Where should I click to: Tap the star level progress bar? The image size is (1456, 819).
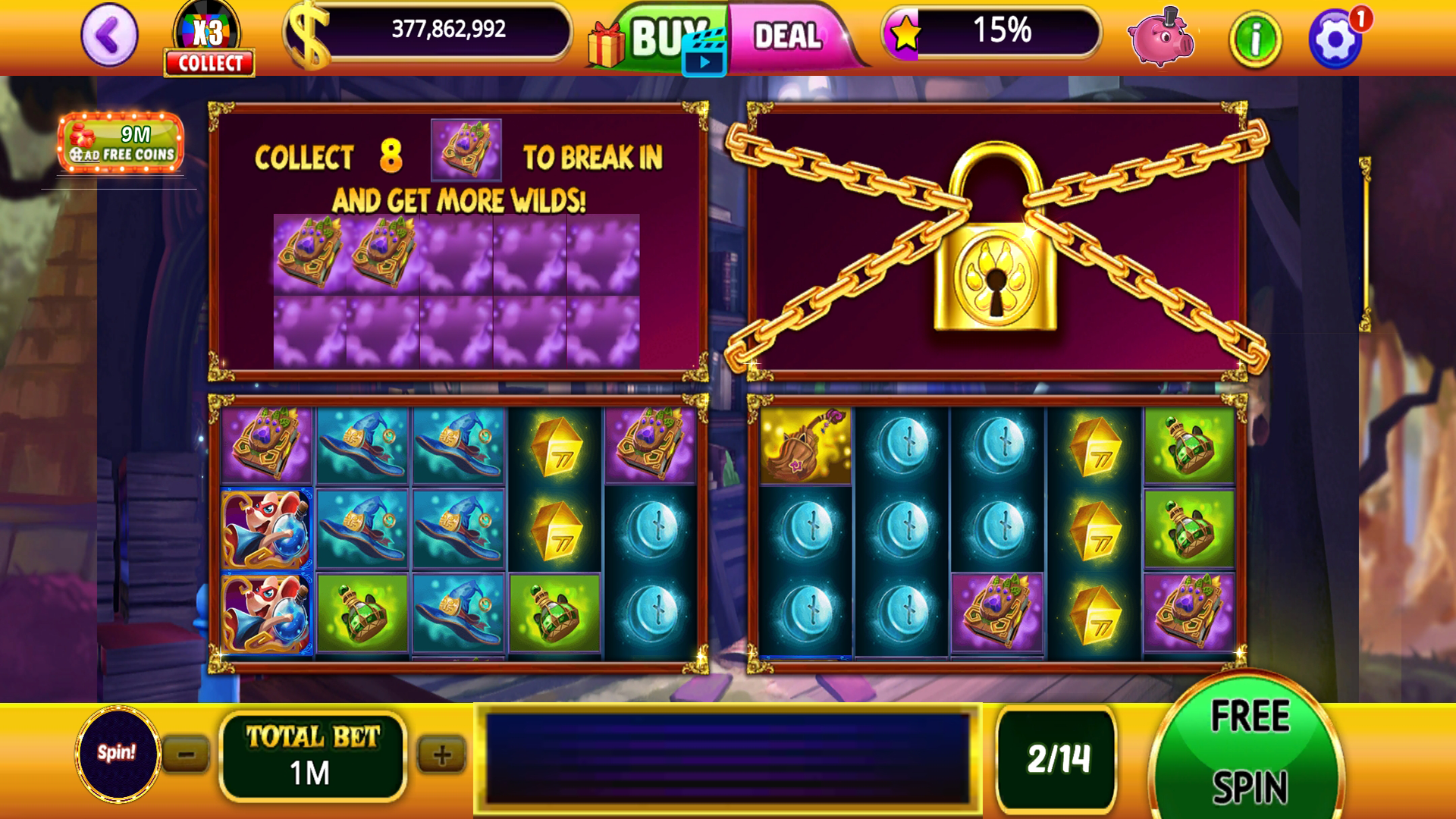992,32
